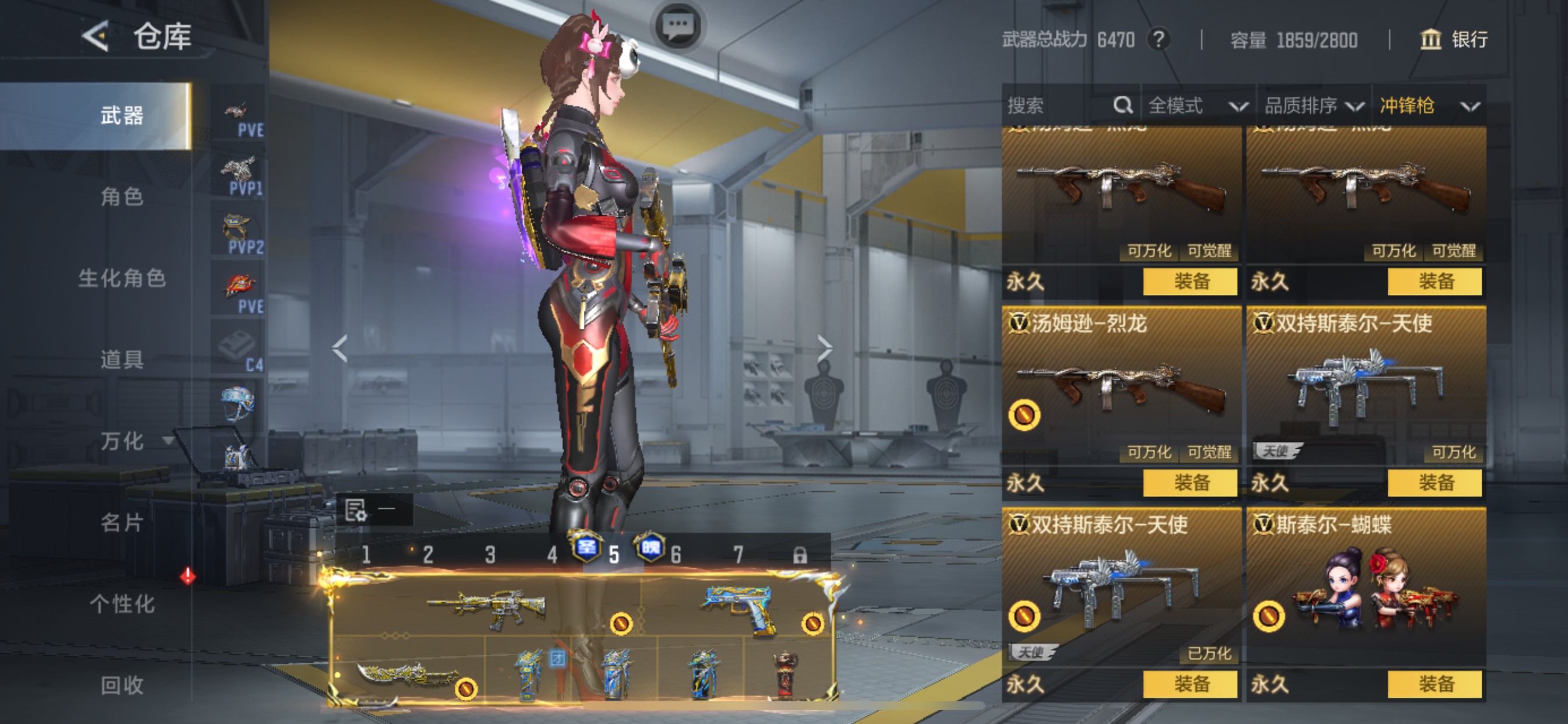Image resolution: width=1568 pixels, height=724 pixels.
Task: Go to the 个性化 section
Action: (122, 604)
